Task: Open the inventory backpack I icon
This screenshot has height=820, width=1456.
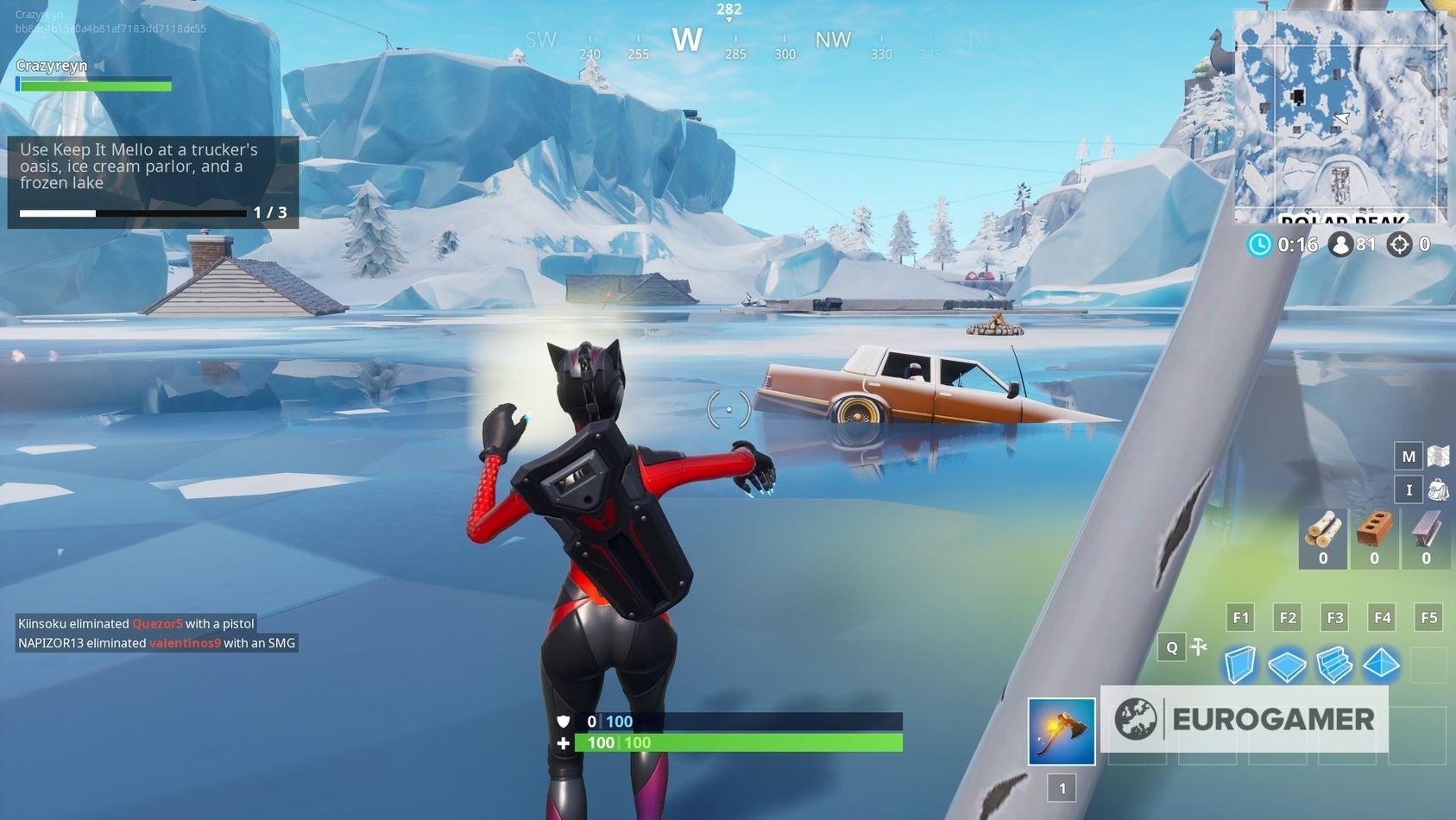Action: pyautogui.click(x=1409, y=489)
